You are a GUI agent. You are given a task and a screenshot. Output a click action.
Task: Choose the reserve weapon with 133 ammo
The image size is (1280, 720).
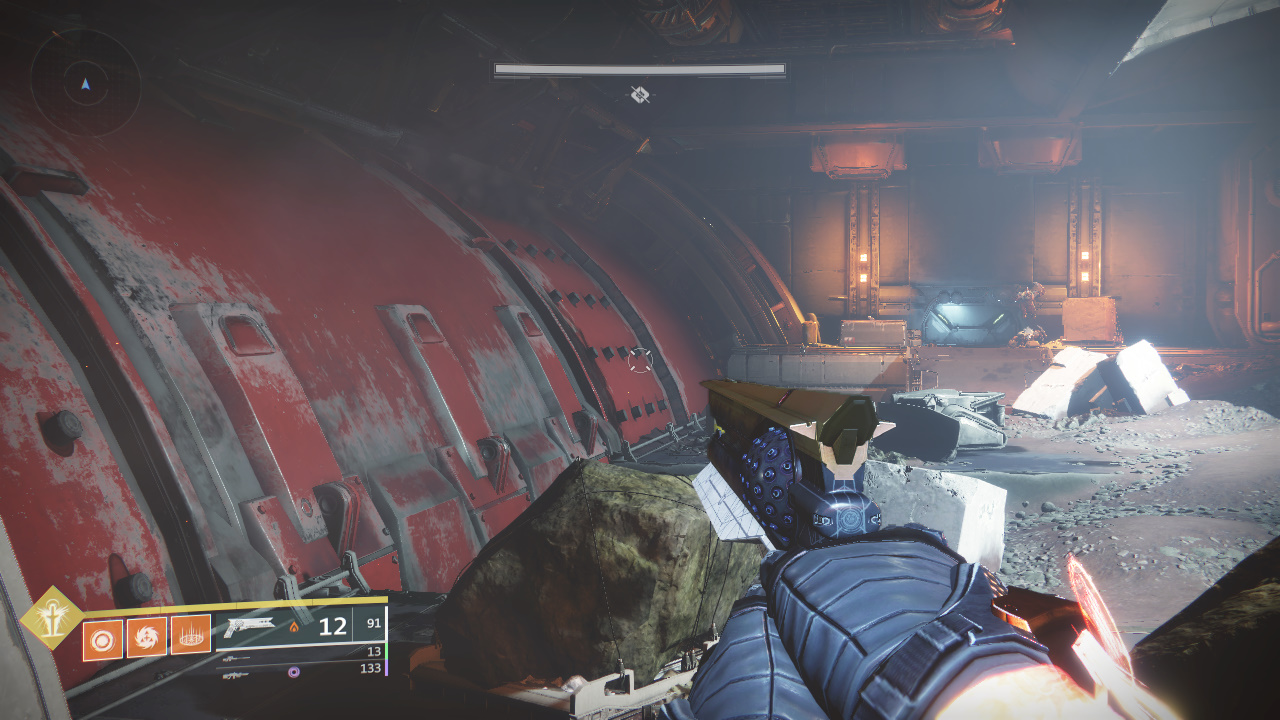[237, 675]
